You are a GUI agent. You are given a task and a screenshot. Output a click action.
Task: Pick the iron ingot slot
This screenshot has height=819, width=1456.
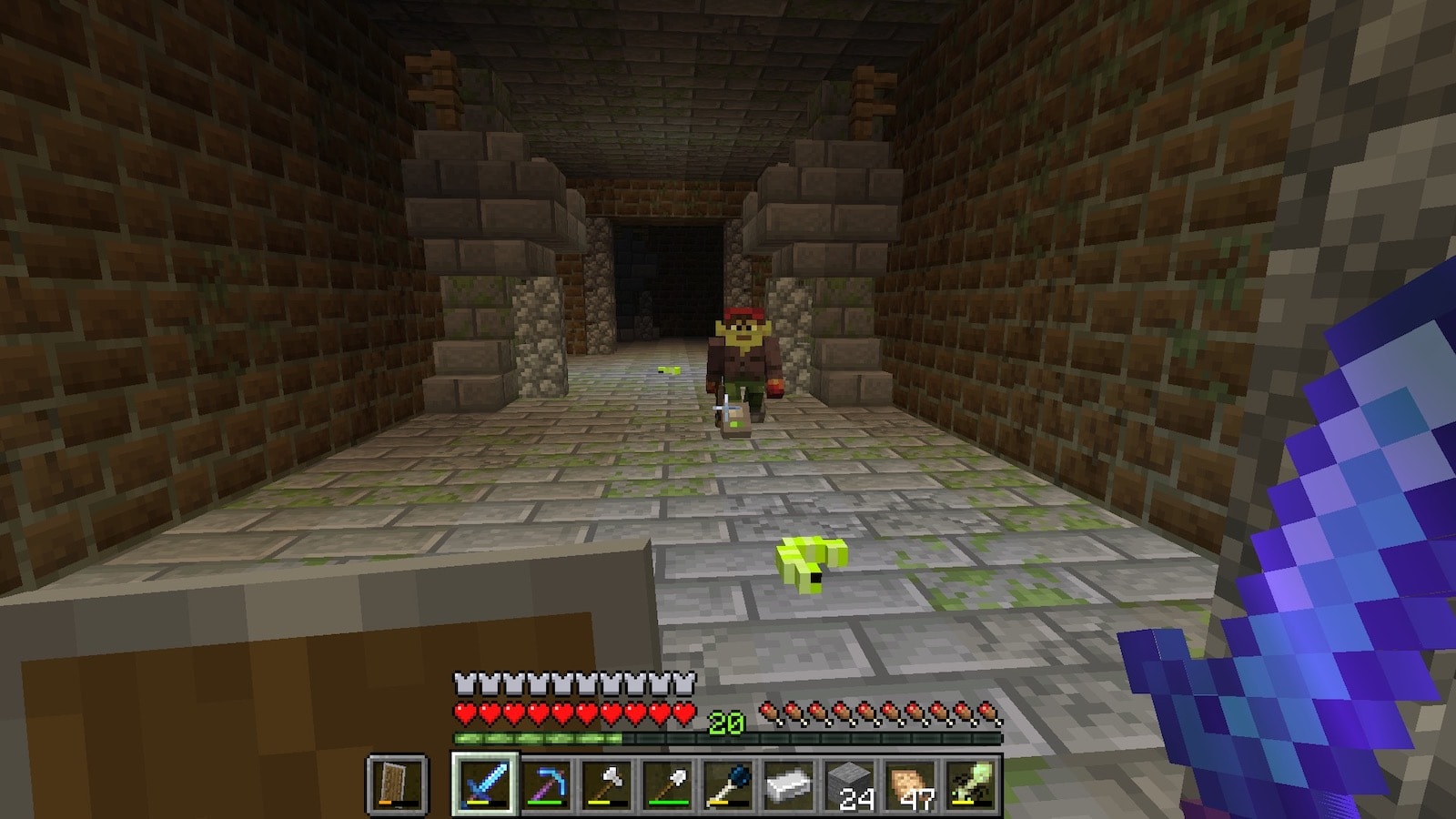pyautogui.click(x=788, y=784)
